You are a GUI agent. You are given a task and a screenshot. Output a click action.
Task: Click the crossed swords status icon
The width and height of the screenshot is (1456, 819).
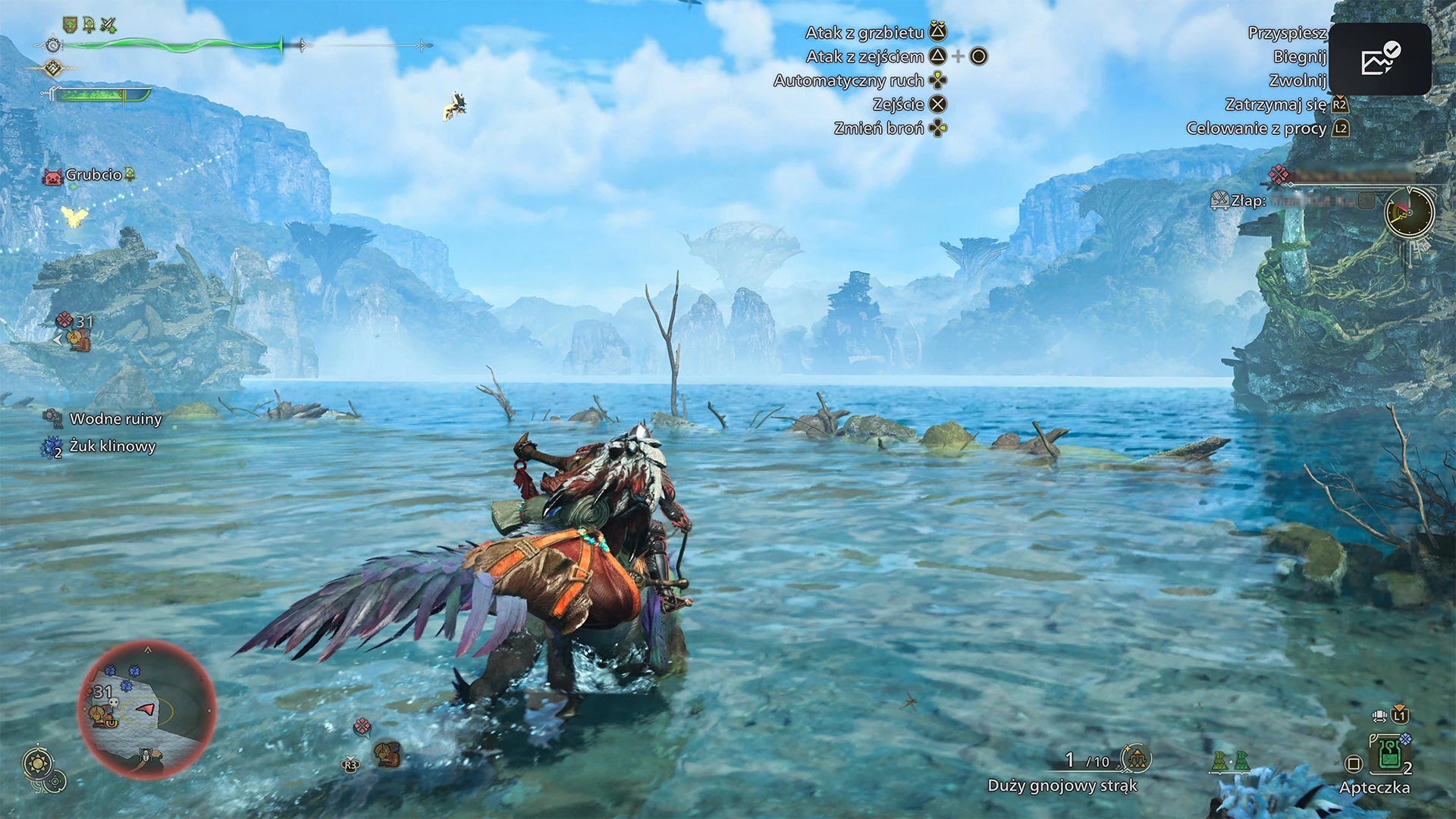tap(108, 26)
